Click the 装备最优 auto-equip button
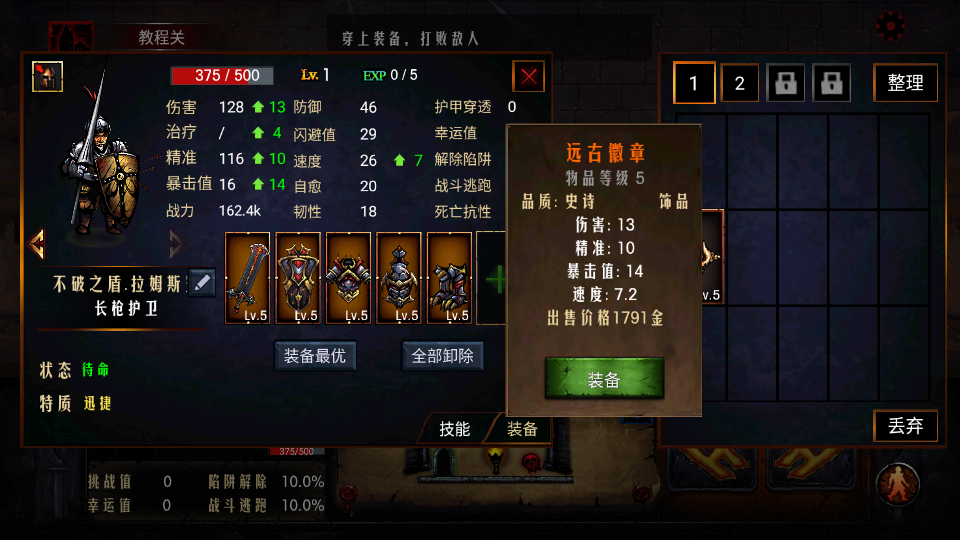960x540 pixels. point(315,355)
